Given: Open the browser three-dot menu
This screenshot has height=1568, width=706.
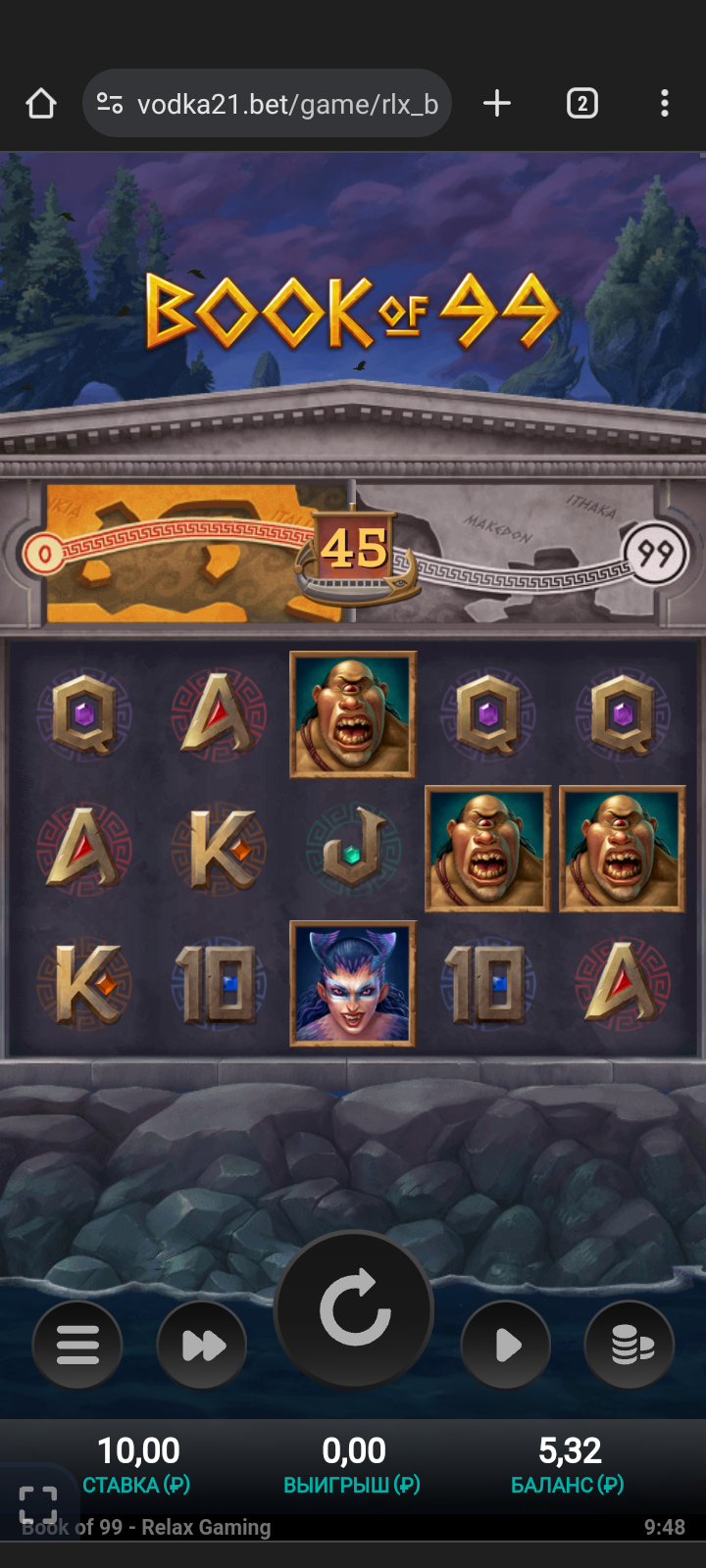Looking at the screenshot, I should [x=665, y=104].
